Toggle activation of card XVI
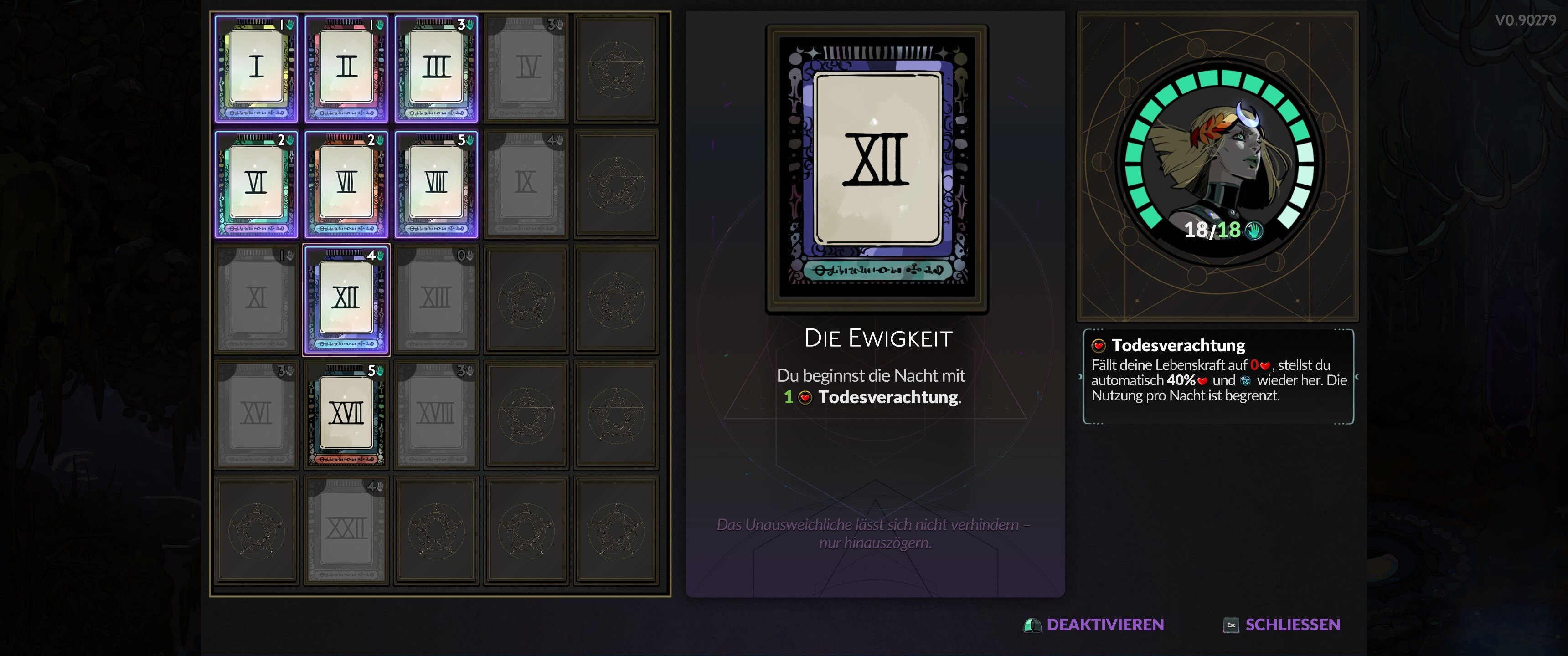The height and width of the screenshot is (656, 1568). click(x=255, y=413)
